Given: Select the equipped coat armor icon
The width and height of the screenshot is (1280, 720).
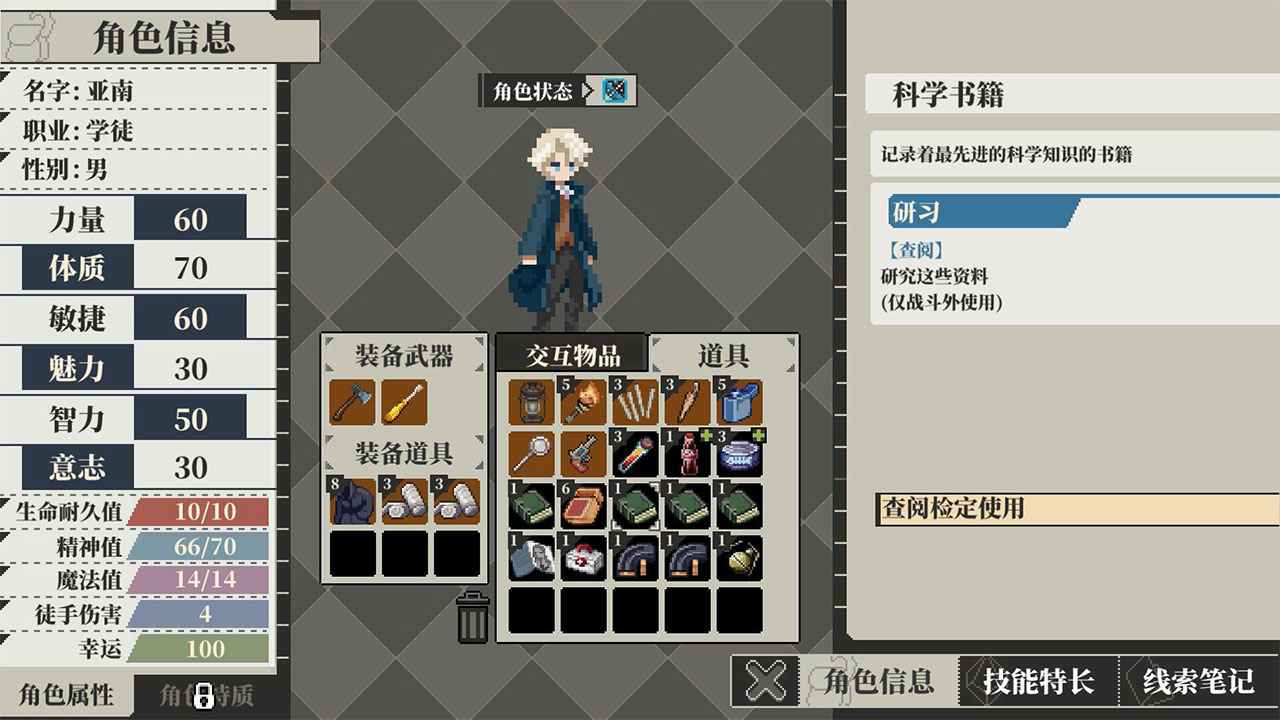Looking at the screenshot, I should click(x=352, y=500).
